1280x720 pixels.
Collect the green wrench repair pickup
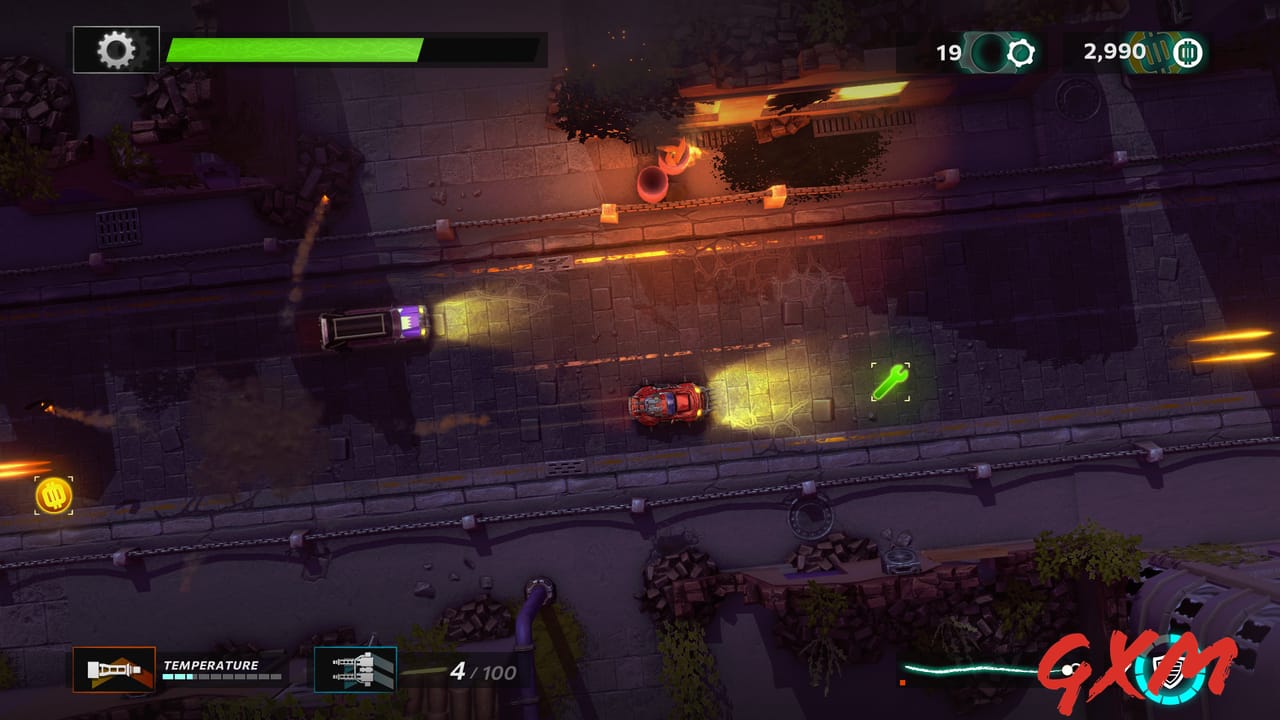click(888, 381)
